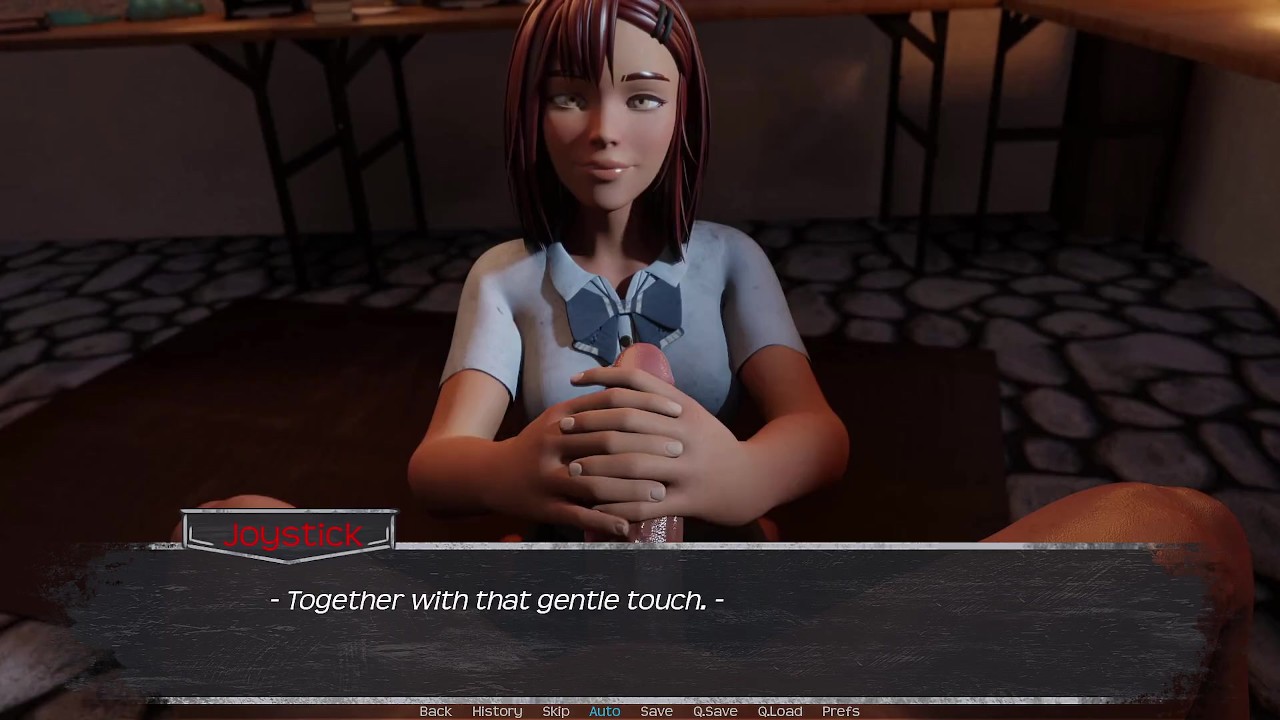Go back using the Back button
1280x720 pixels.
click(x=435, y=711)
